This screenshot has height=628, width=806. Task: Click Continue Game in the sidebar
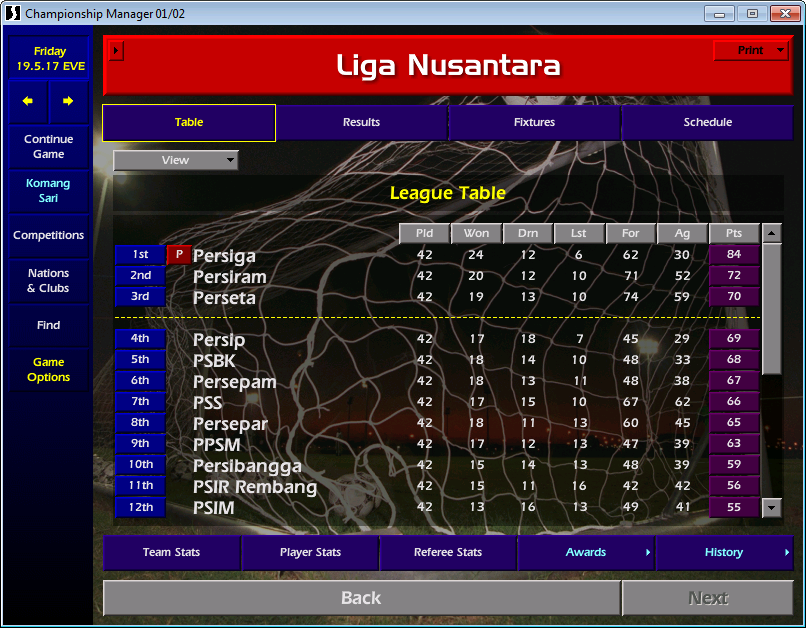click(x=49, y=147)
